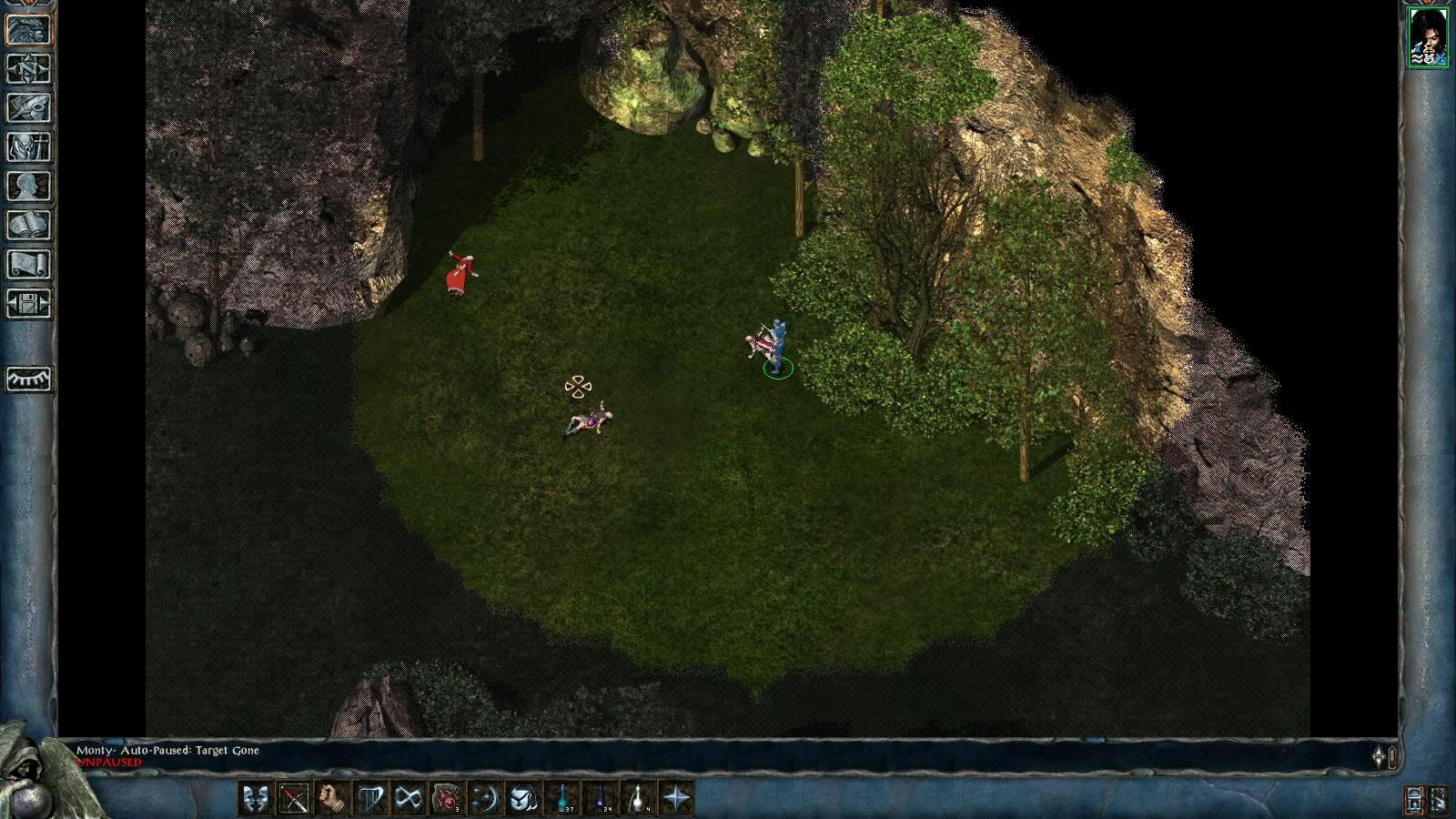Select the fist weapon slot

click(x=332, y=798)
